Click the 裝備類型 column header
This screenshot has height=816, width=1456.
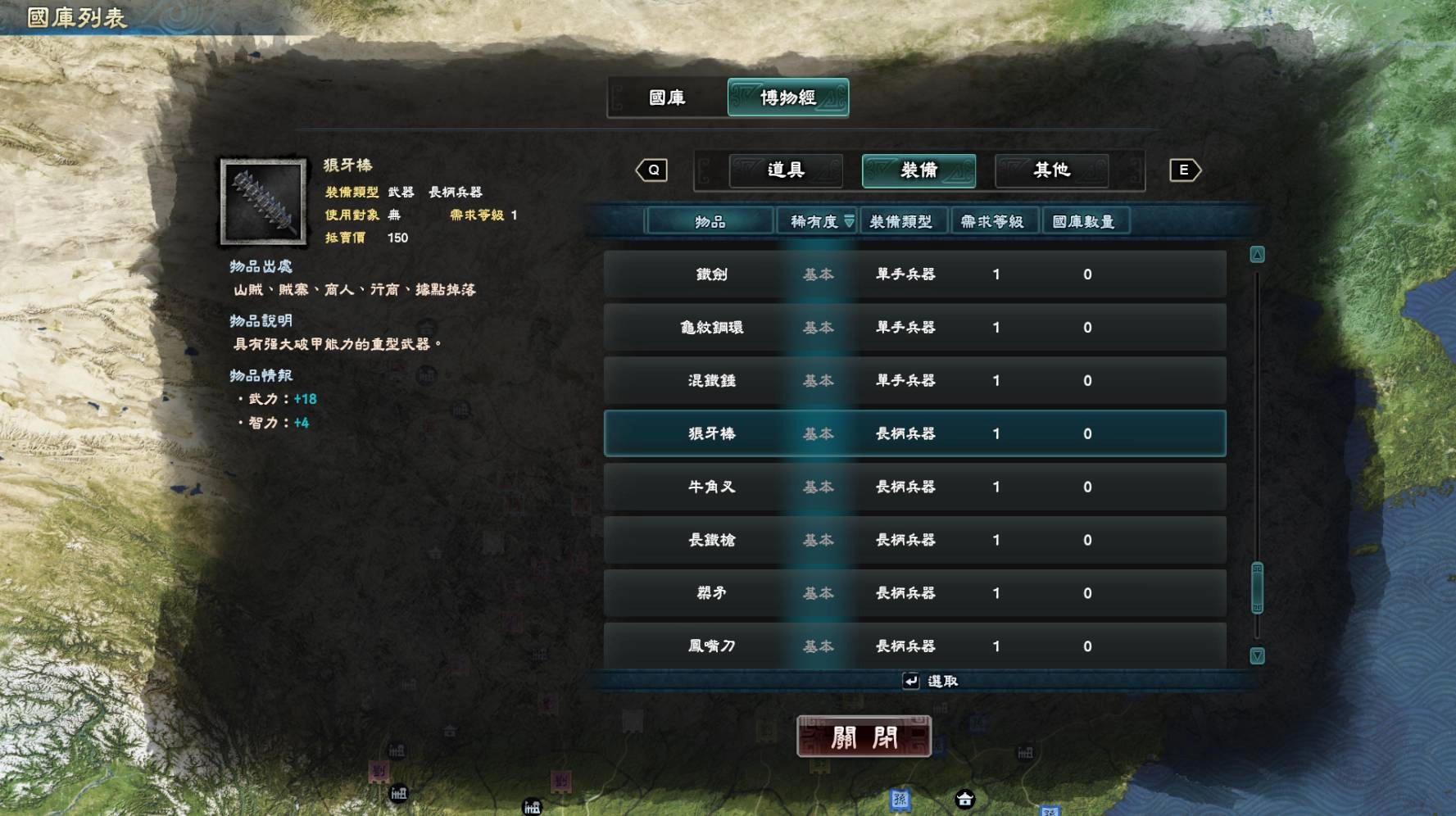click(x=905, y=220)
